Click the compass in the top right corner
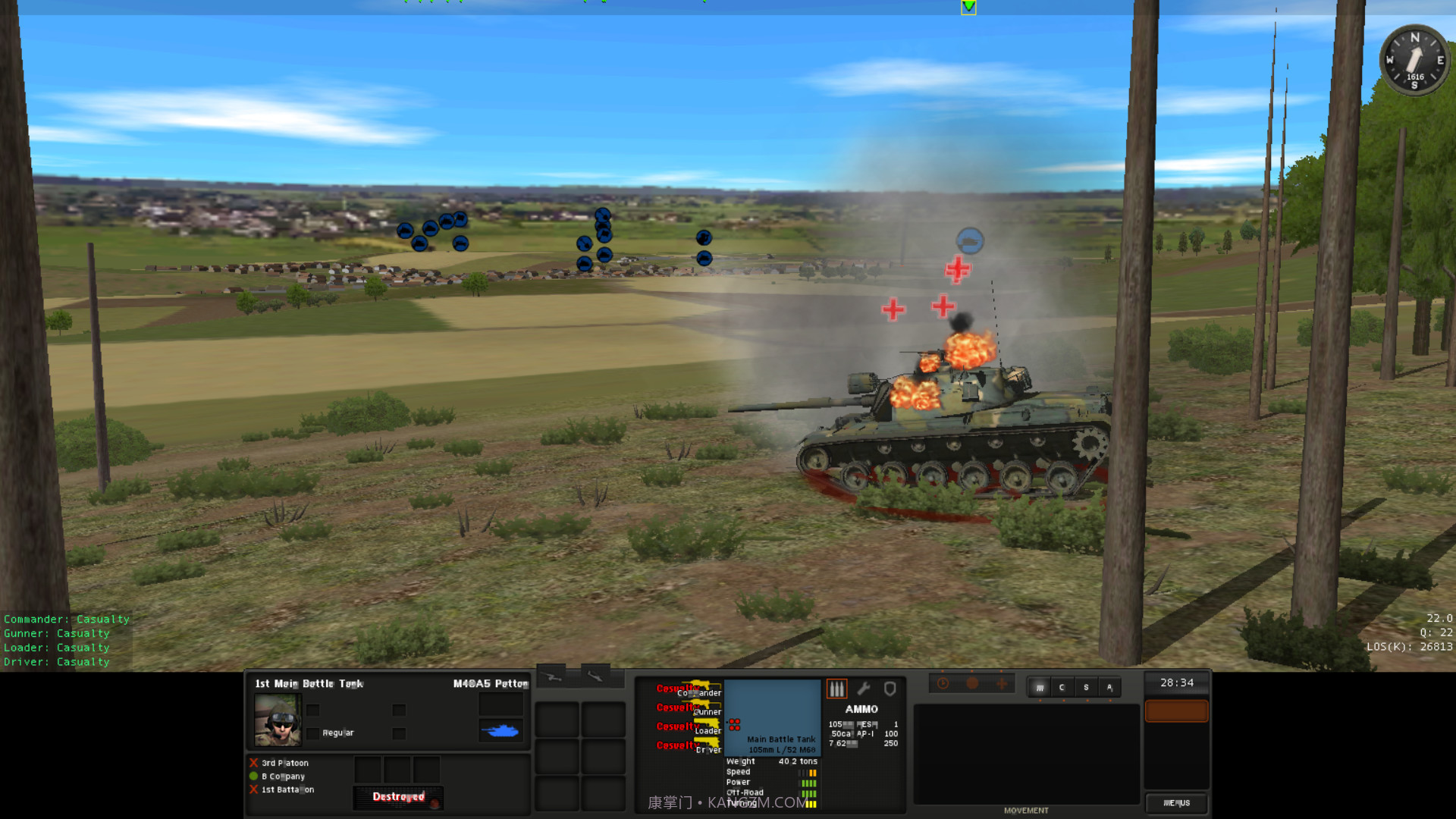The height and width of the screenshot is (819, 1456). (1415, 61)
